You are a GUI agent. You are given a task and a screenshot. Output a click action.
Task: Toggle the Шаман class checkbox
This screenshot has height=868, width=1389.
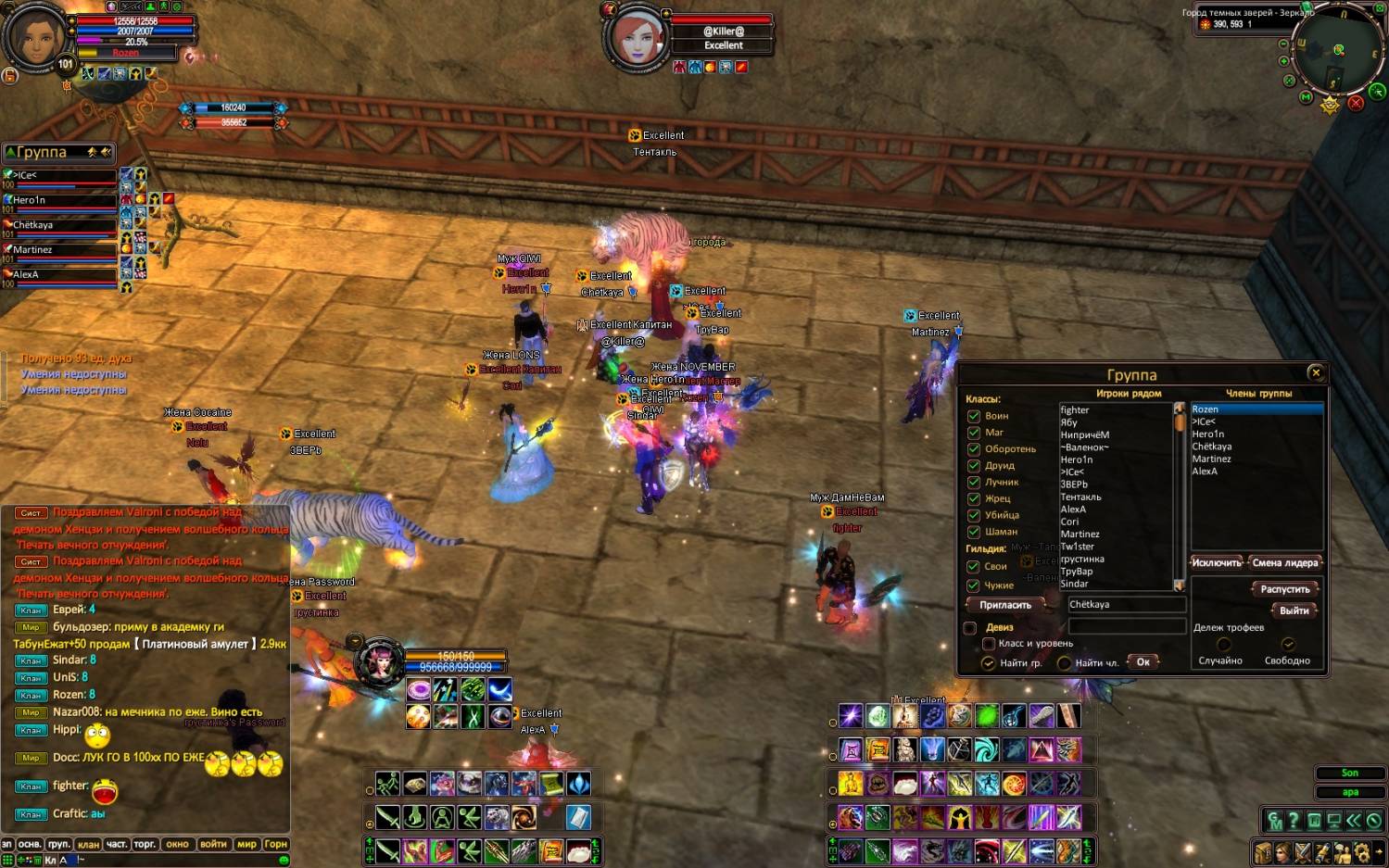click(974, 532)
